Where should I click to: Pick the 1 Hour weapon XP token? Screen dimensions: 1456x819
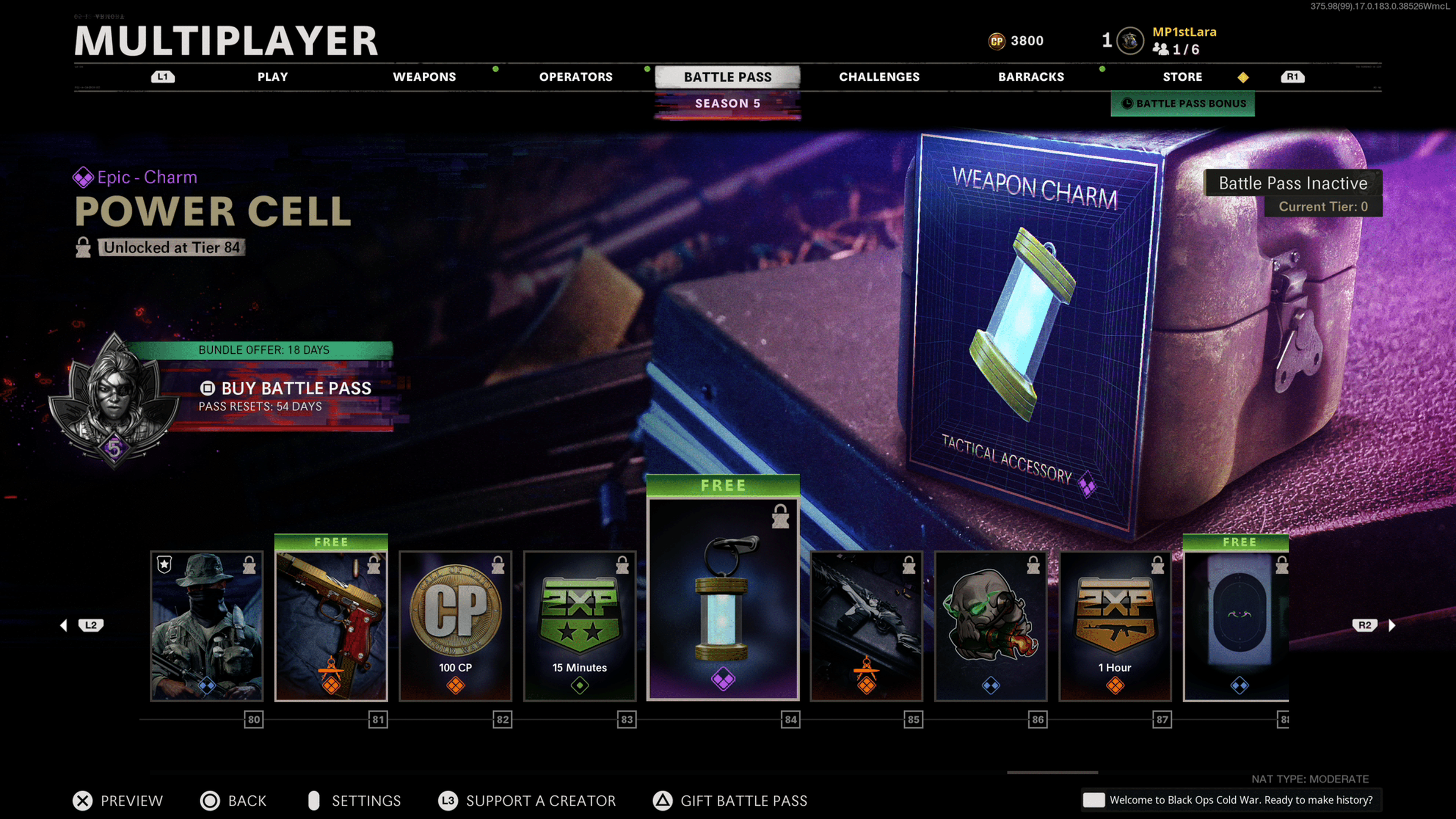[x=1115, y=626]
